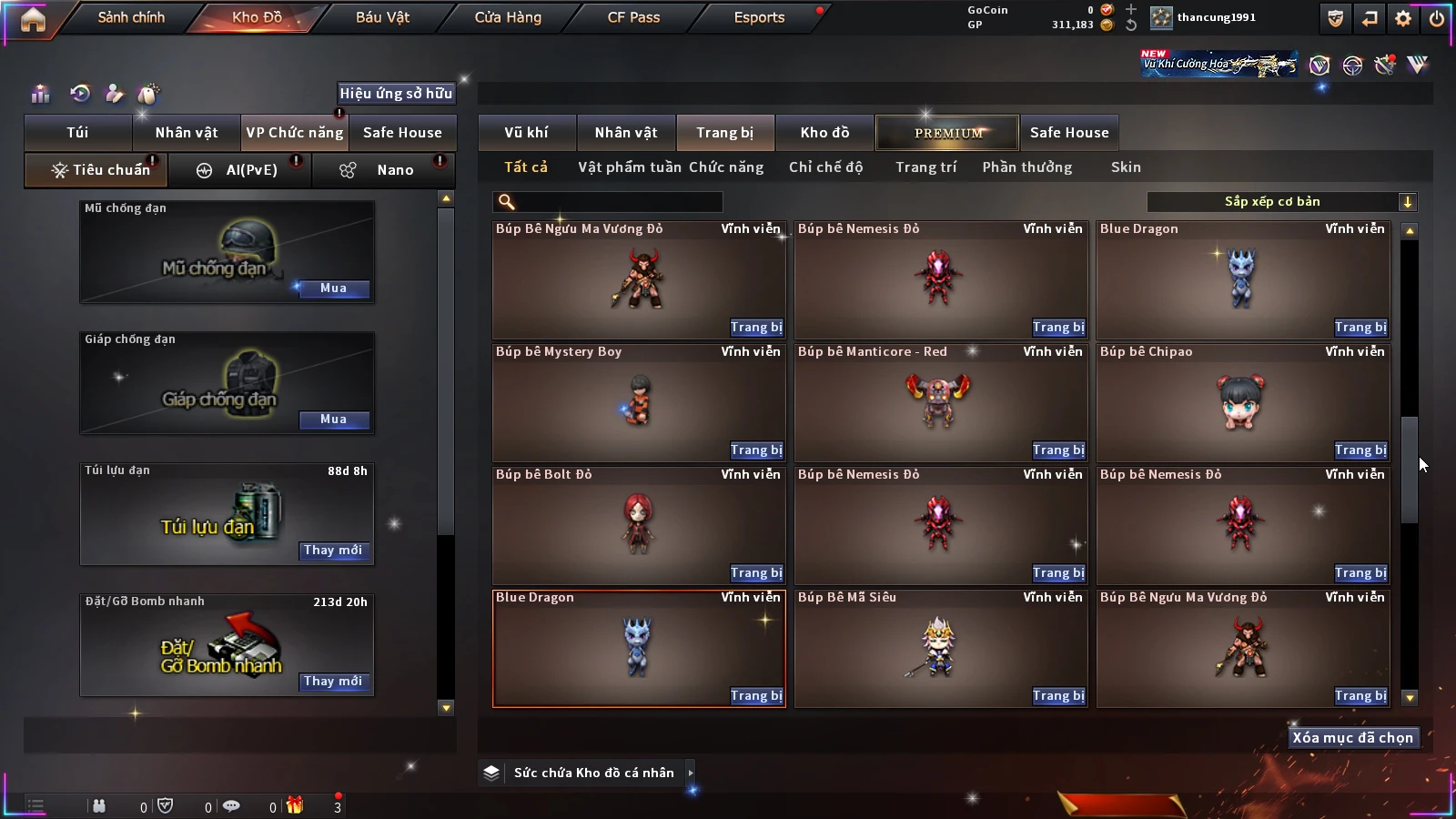The height and width of the screenshot is (819, 1456).
Task: Show the Tất cả item filter
Action: pyautogui.click(x=526, y=167)
